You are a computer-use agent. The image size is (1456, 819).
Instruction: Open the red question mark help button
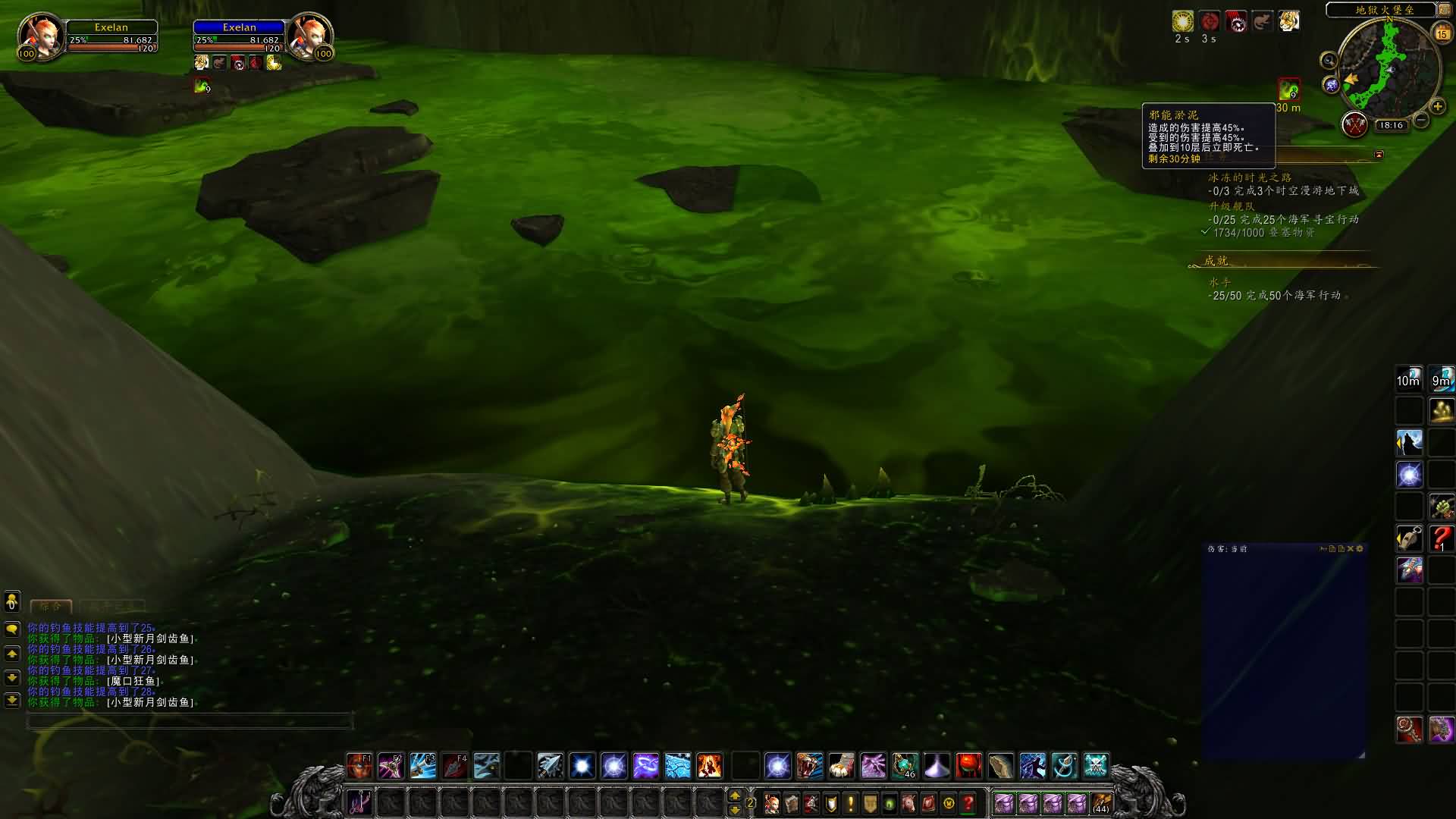tap(968, 803)
